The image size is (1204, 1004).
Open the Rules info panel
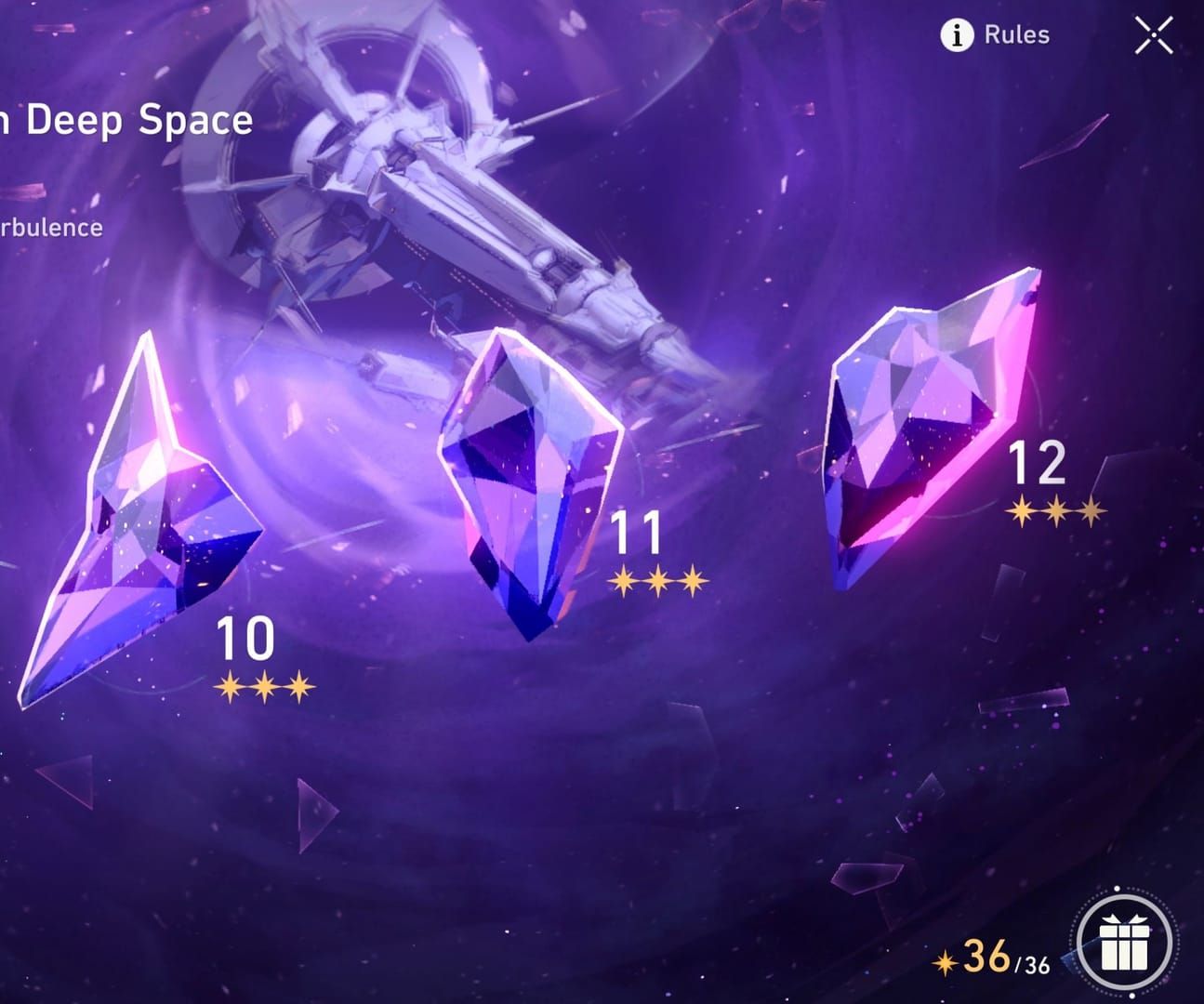pos(996,35)
